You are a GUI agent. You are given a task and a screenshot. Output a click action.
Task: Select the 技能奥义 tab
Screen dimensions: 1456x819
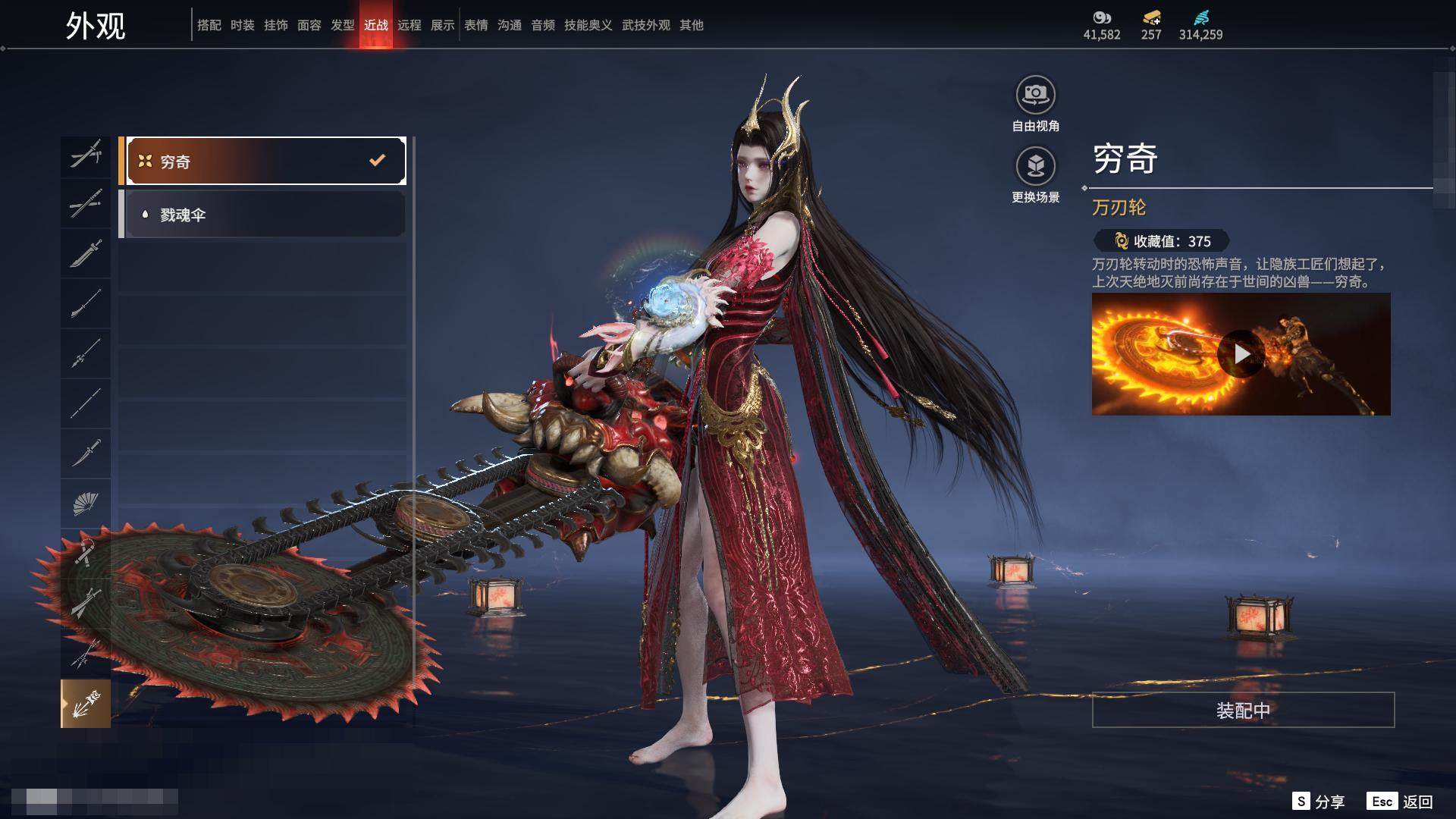point(588,25)
